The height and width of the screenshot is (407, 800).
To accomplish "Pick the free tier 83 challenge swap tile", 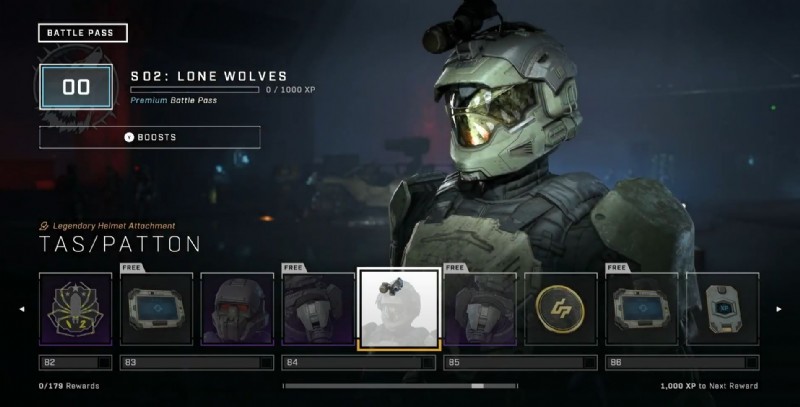I will (x=156, y=309).
